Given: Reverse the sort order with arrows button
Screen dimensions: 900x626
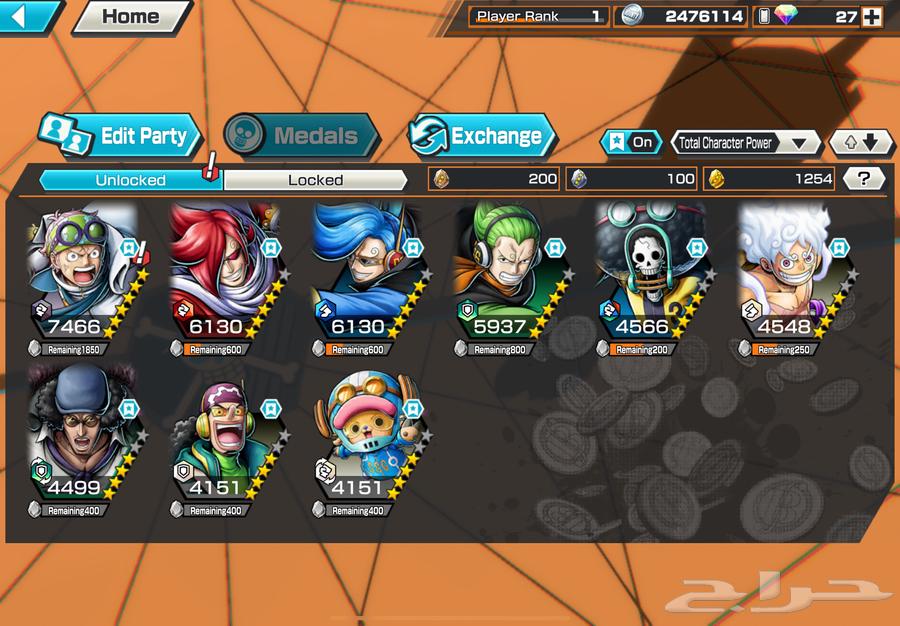Looking at the screenshot, I should tap(861, 142).
